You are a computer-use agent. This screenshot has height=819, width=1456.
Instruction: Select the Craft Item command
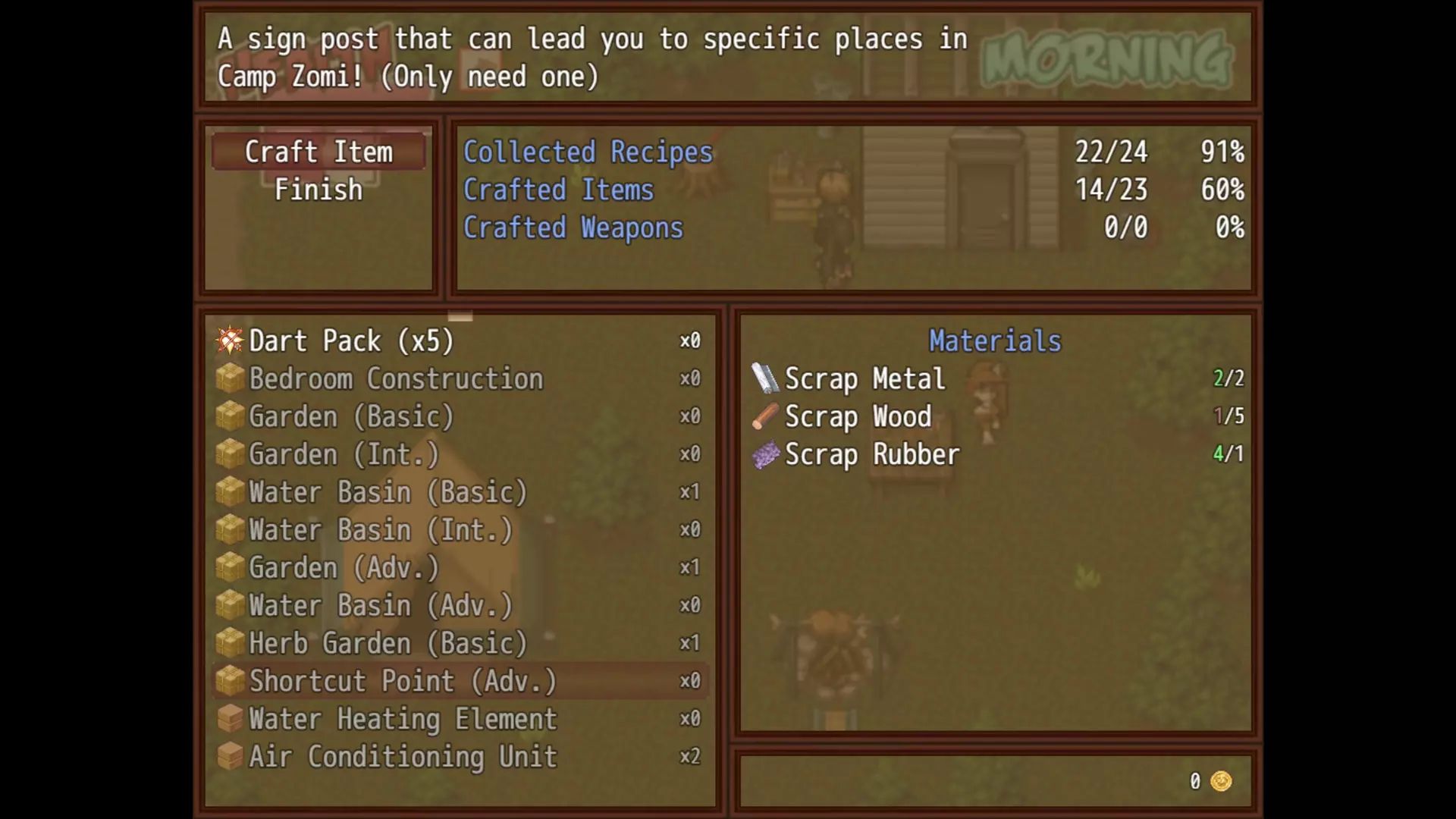(x=318, y=152)
